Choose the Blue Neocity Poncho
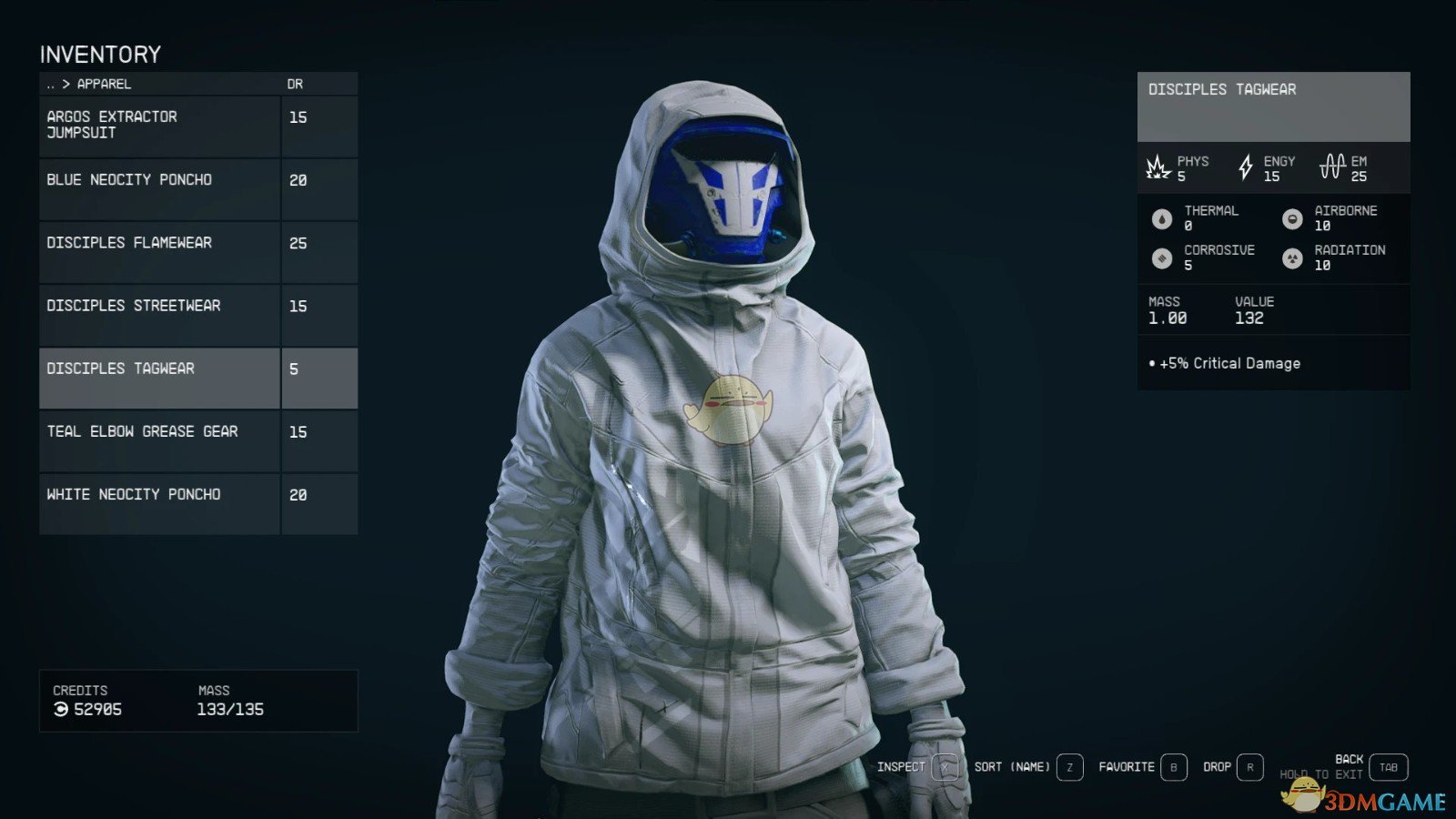Image resolution: width=1456 pixels, height=819 pixels. click(159, 188)
